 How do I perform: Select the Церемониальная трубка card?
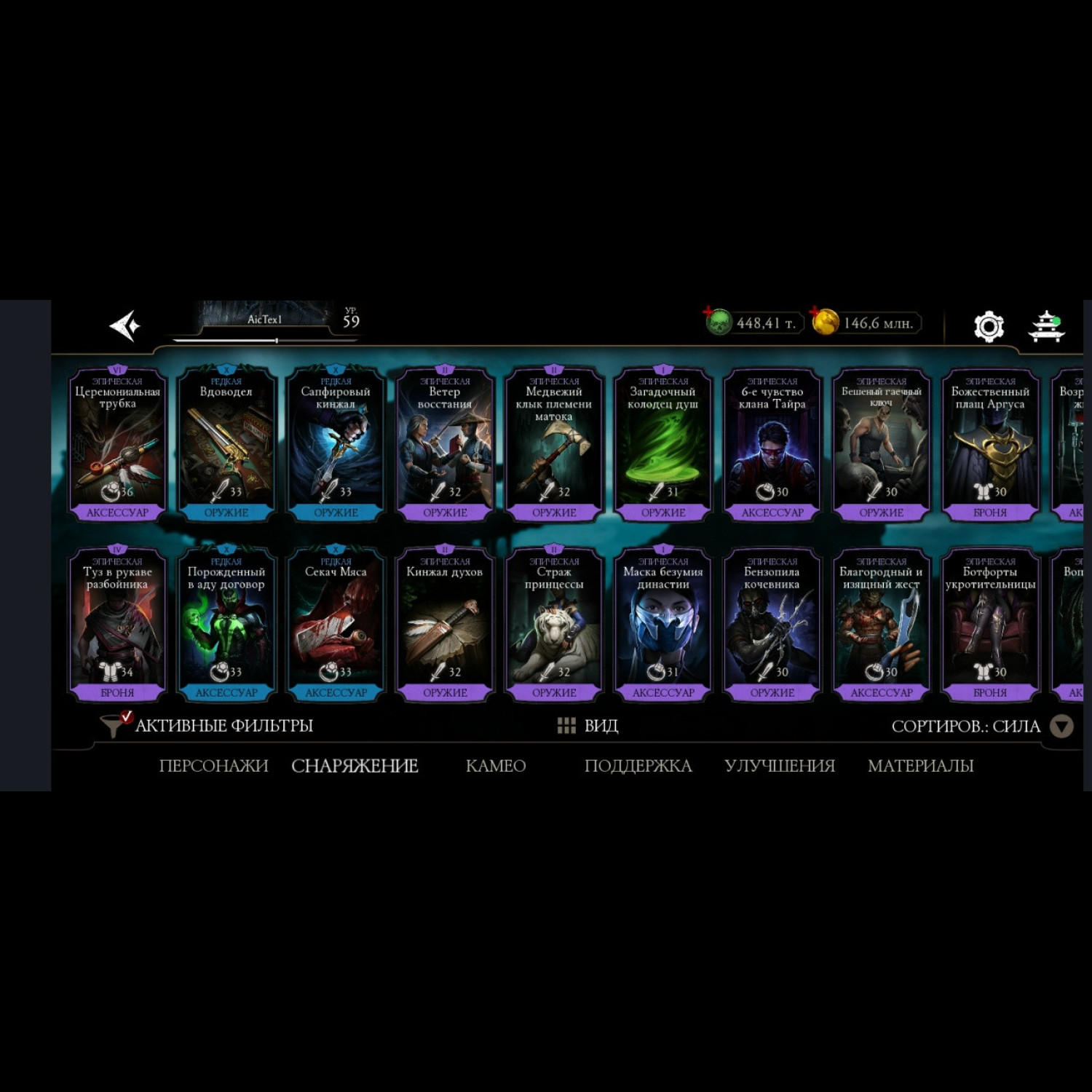pos(117,444)
